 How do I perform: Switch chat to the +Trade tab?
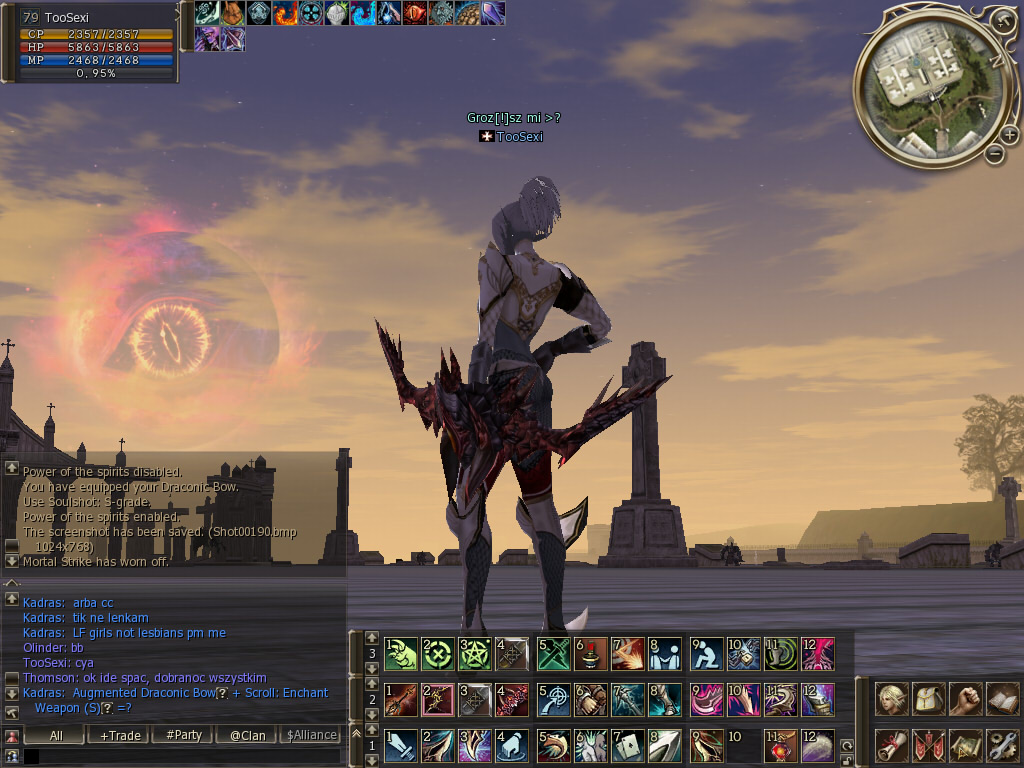(x=120, y=735)
